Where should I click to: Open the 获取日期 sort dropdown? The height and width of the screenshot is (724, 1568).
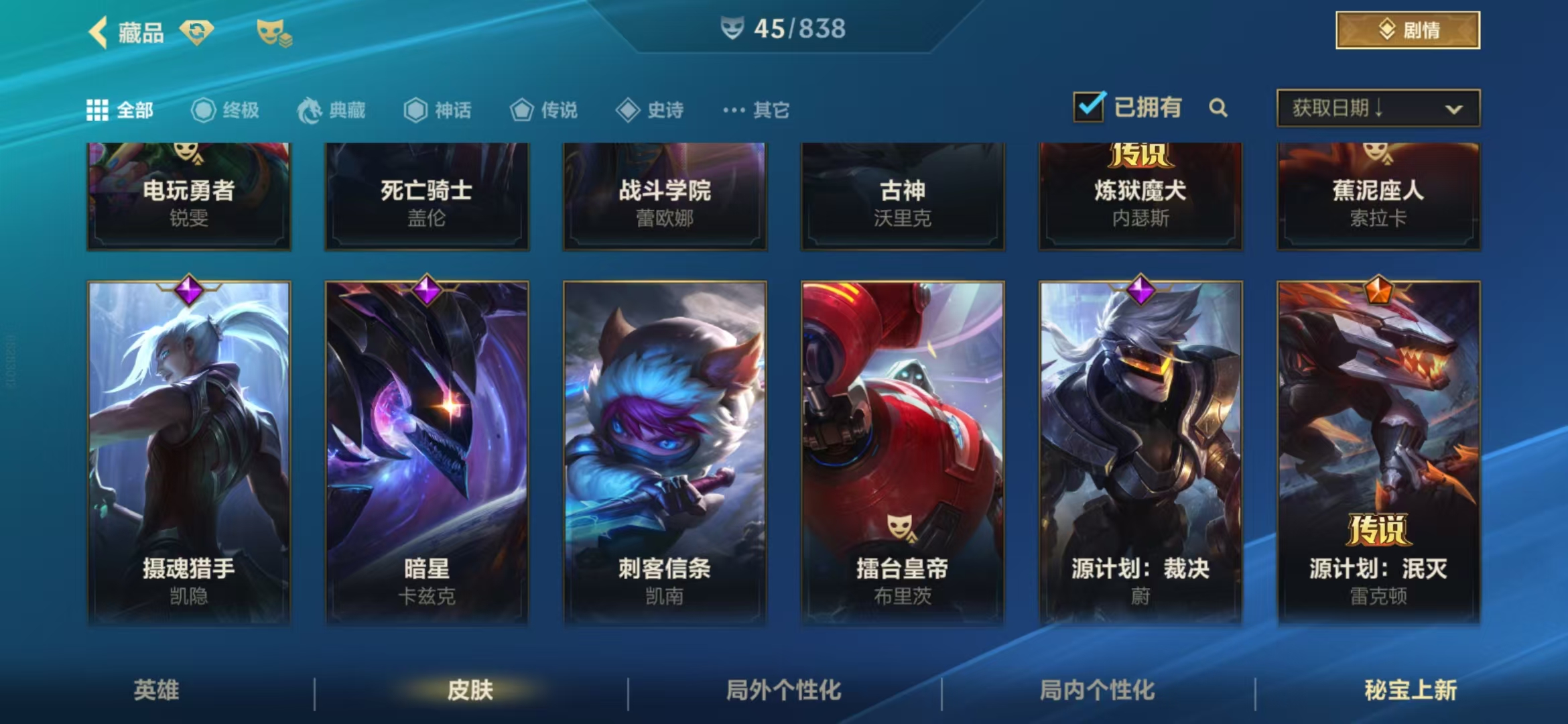[1378, 108]
